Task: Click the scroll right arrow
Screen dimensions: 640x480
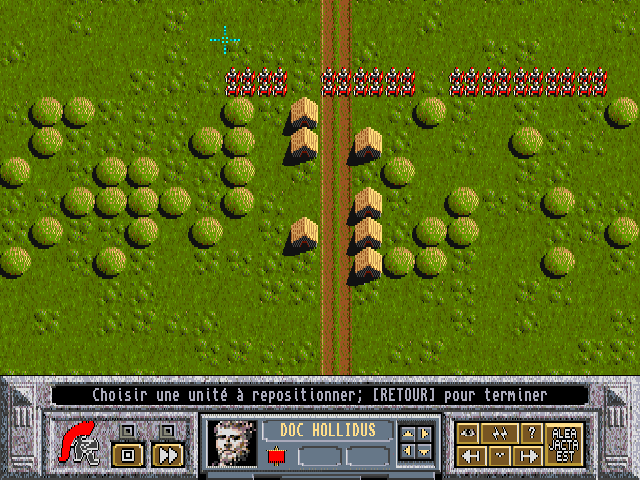Action: click(x=426, y=434)
